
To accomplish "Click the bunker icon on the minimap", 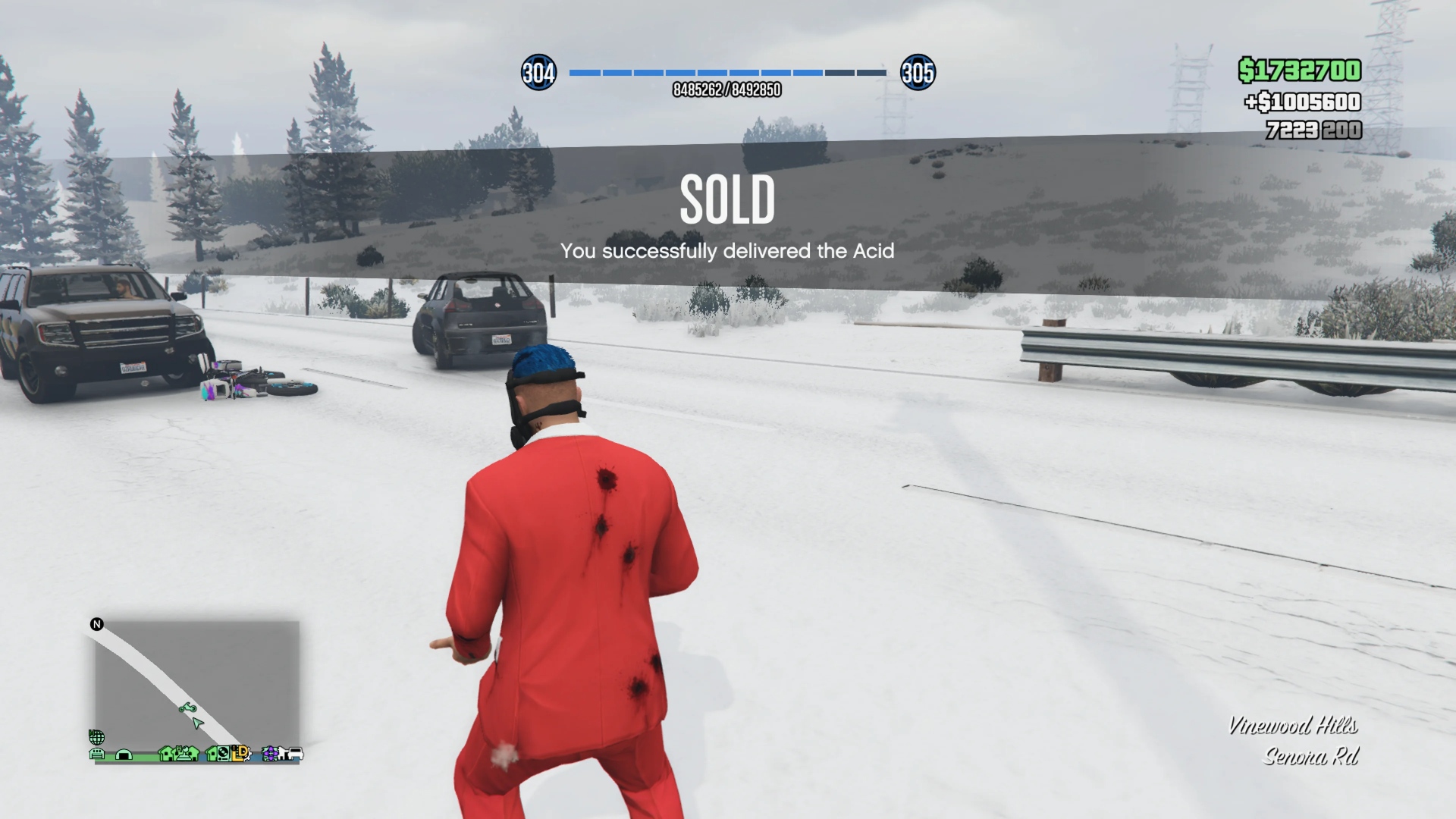I will click(124, 755).
